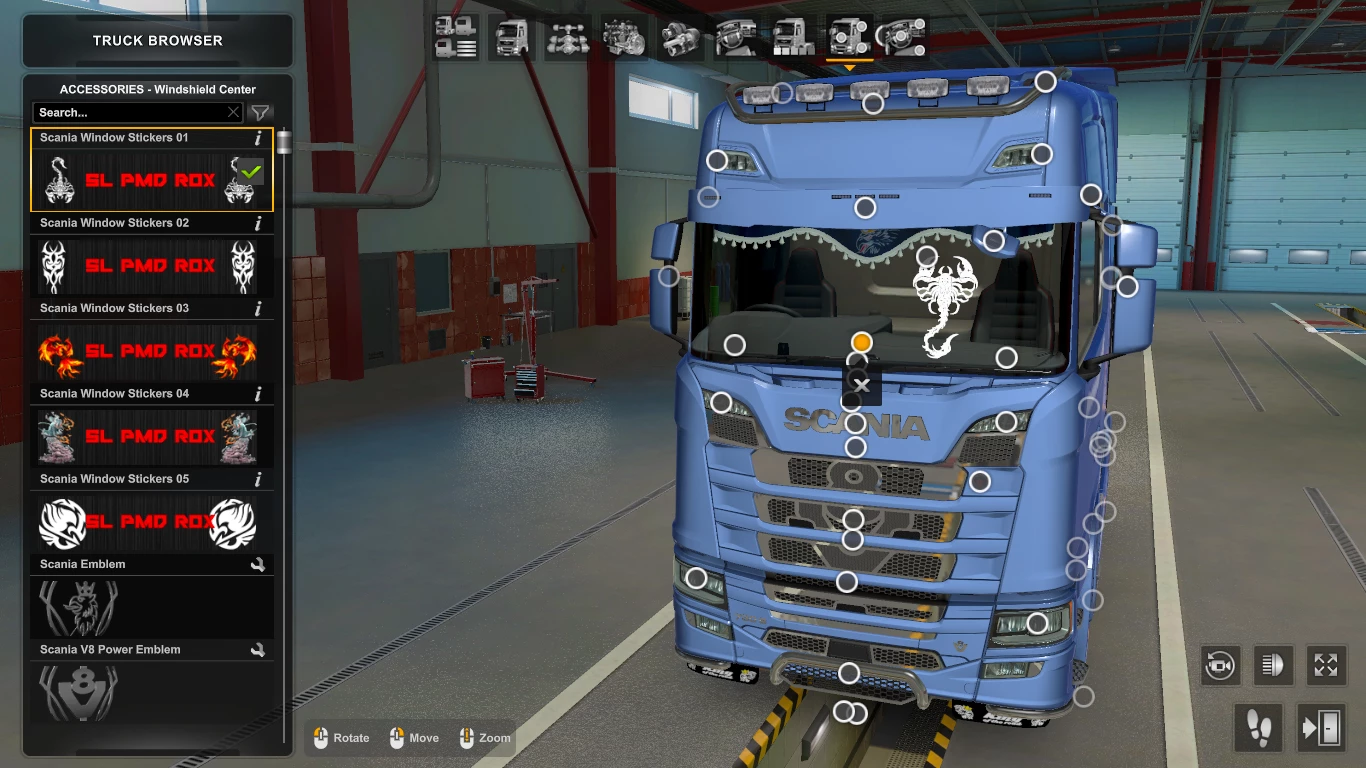Image resolution: width=1366 pixels, height=768 pixels.
Task: Open the paint wrench option for Scania Emblem
Action: coord(258,564)
